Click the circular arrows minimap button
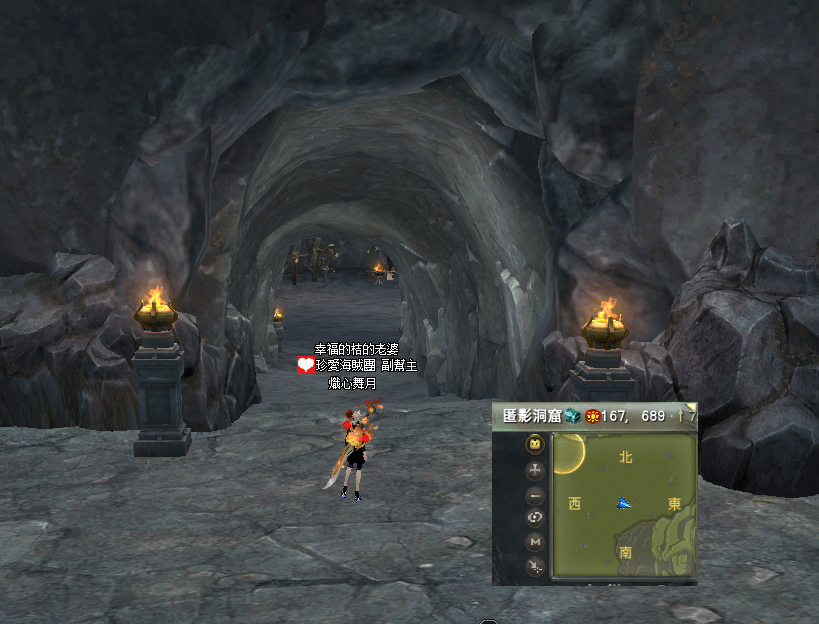 [x=536, y=518]
